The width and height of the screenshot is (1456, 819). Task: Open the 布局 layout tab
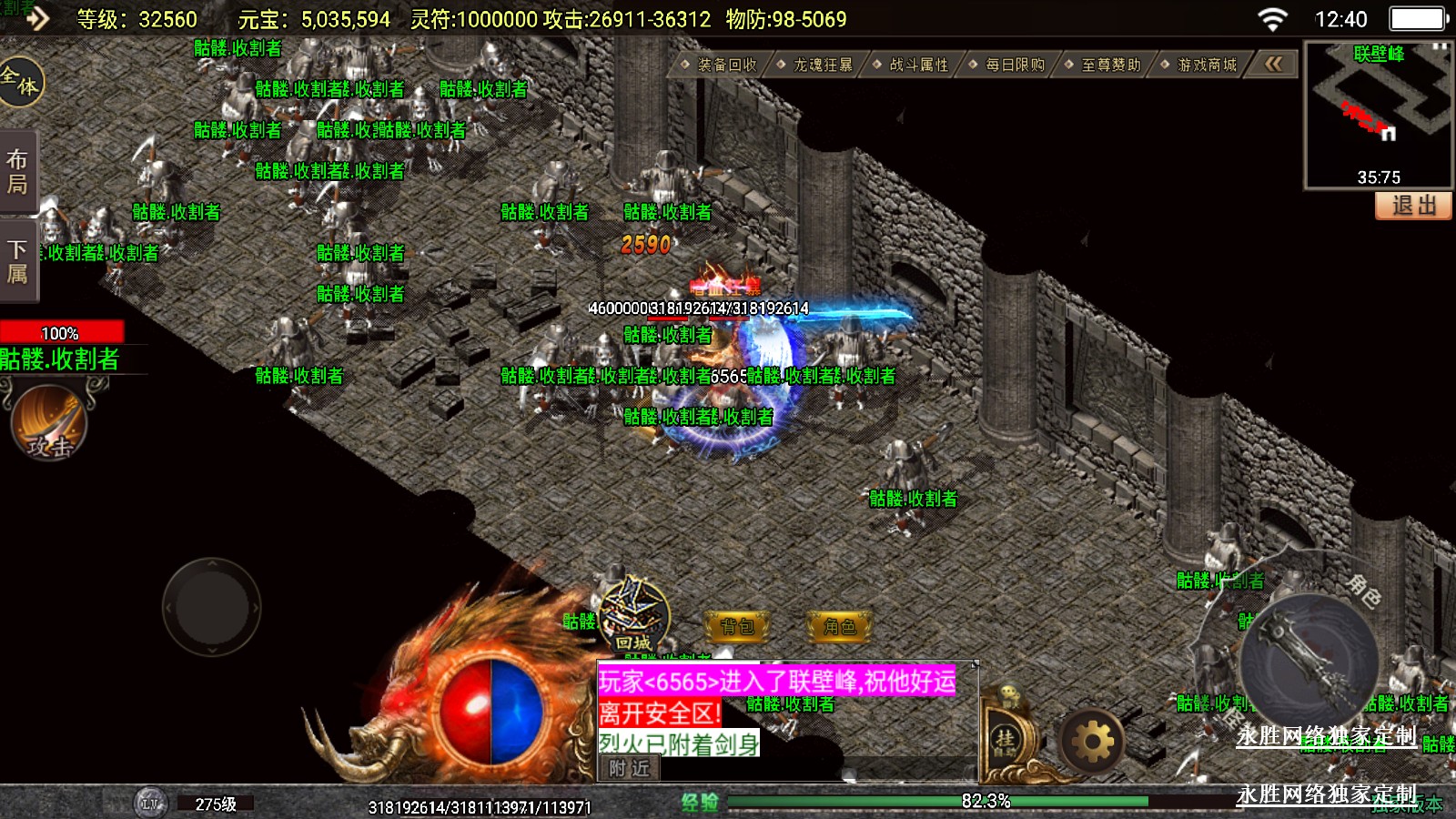(17, 172)
